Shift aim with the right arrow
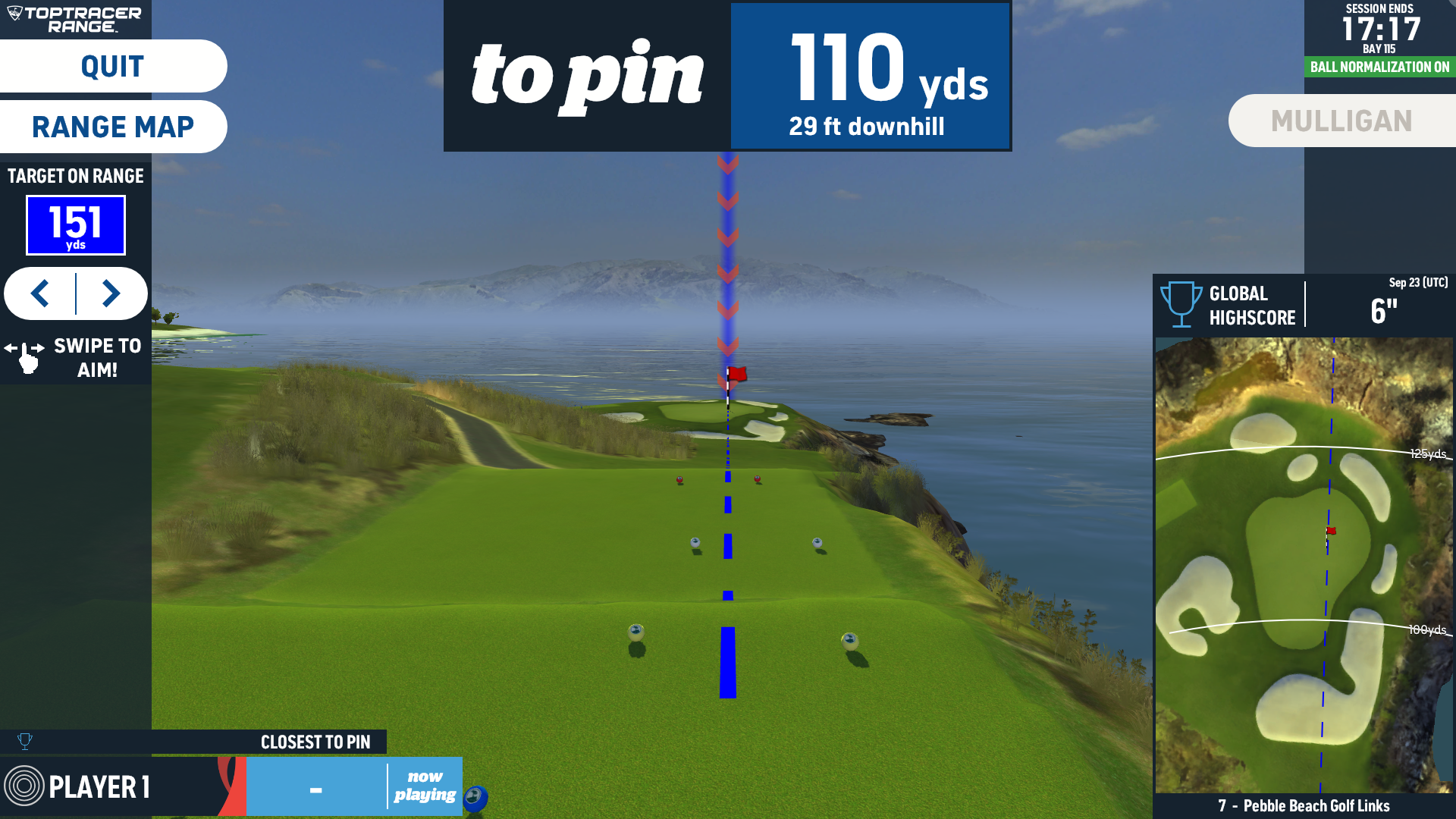This screenshot has height=819, width=1456. pyautogui.click(x=111, y=293)
